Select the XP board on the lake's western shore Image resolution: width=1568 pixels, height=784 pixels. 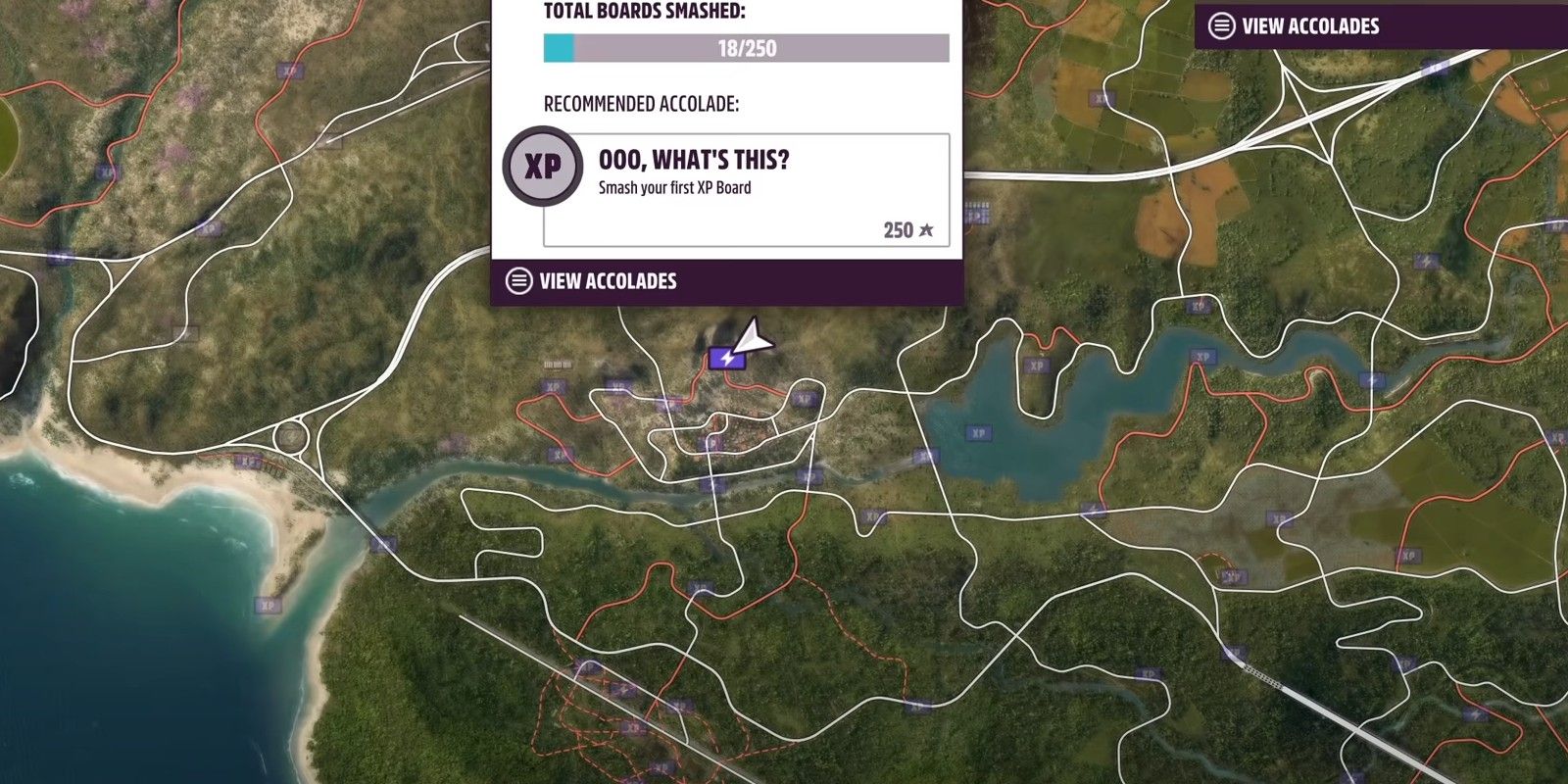977,431
